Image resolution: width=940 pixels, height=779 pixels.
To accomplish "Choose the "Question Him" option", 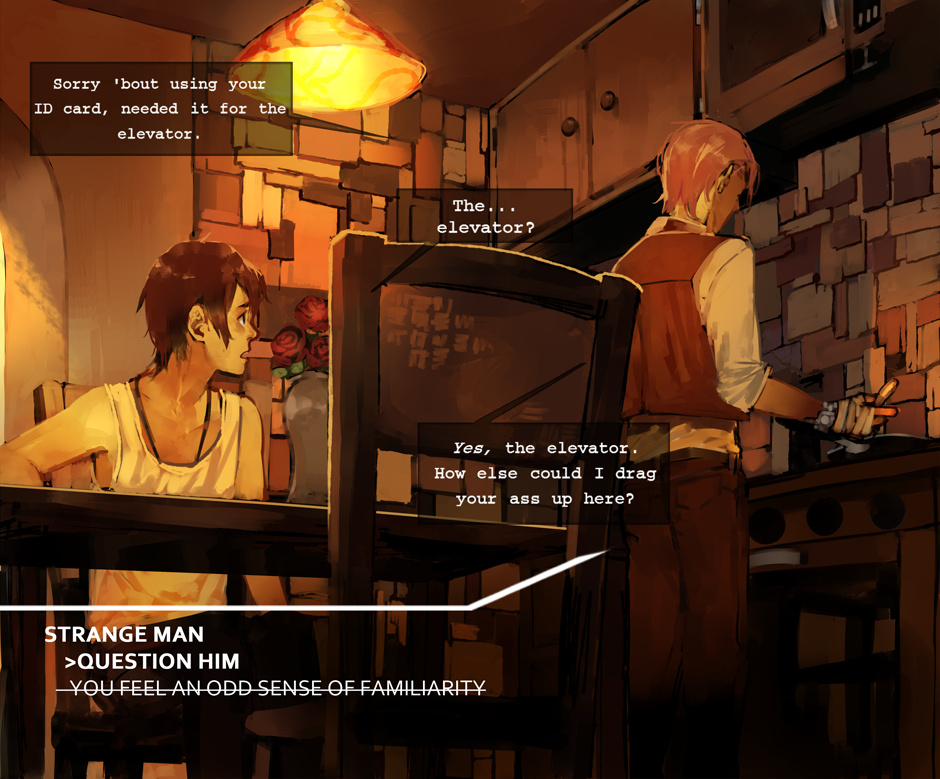I will click(152, 661).
